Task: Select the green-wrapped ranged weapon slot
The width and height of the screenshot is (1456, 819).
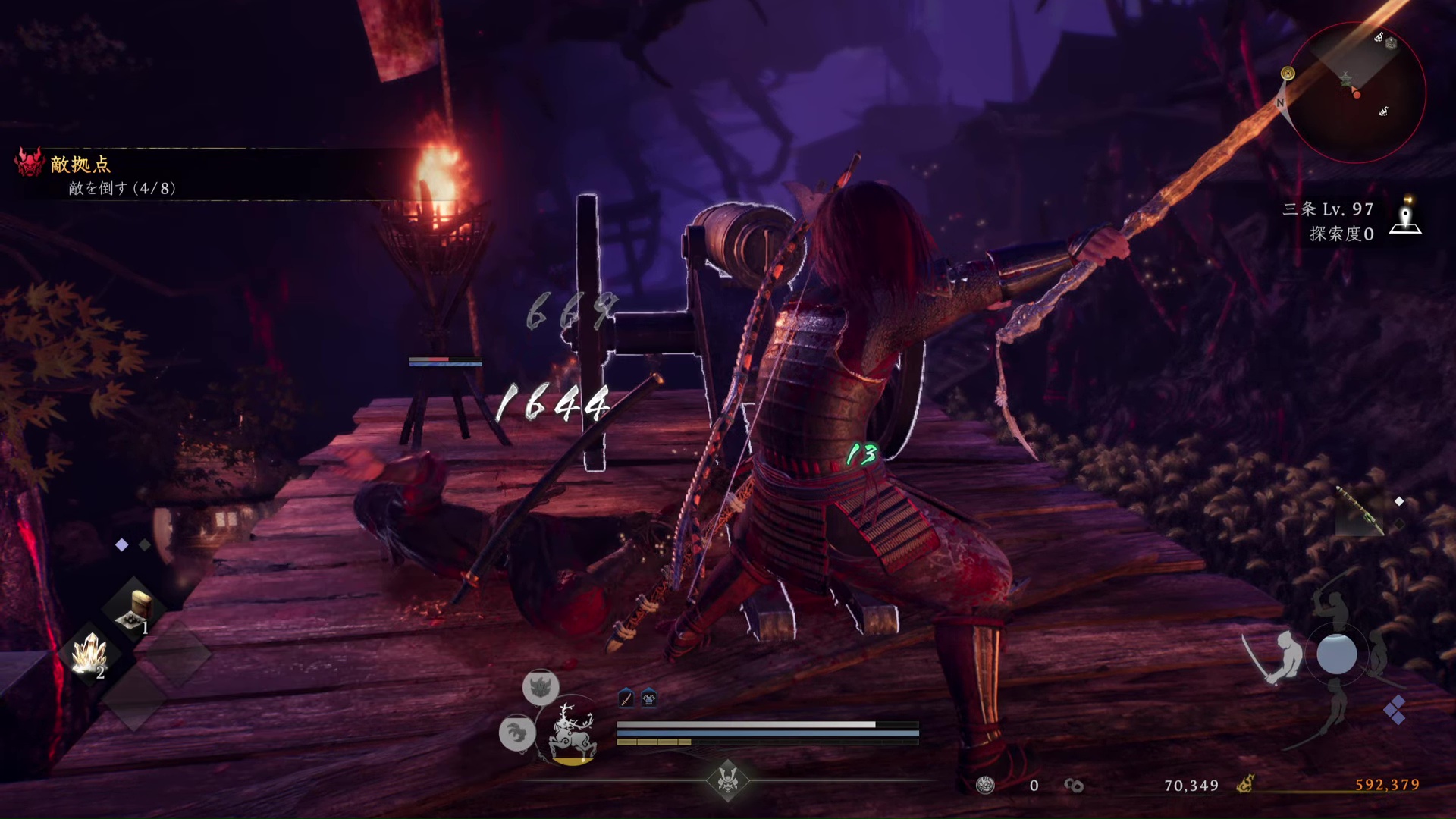Action: tap(1358, 510)
